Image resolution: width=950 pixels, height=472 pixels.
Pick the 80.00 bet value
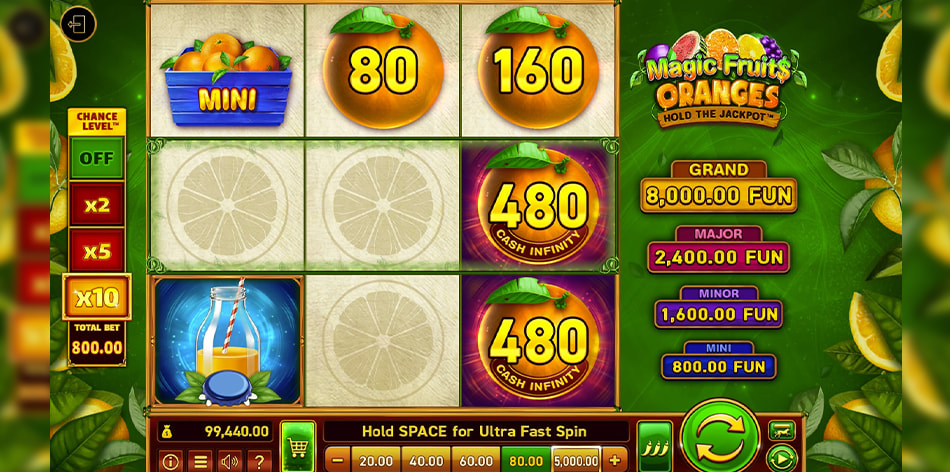(526, 460)
